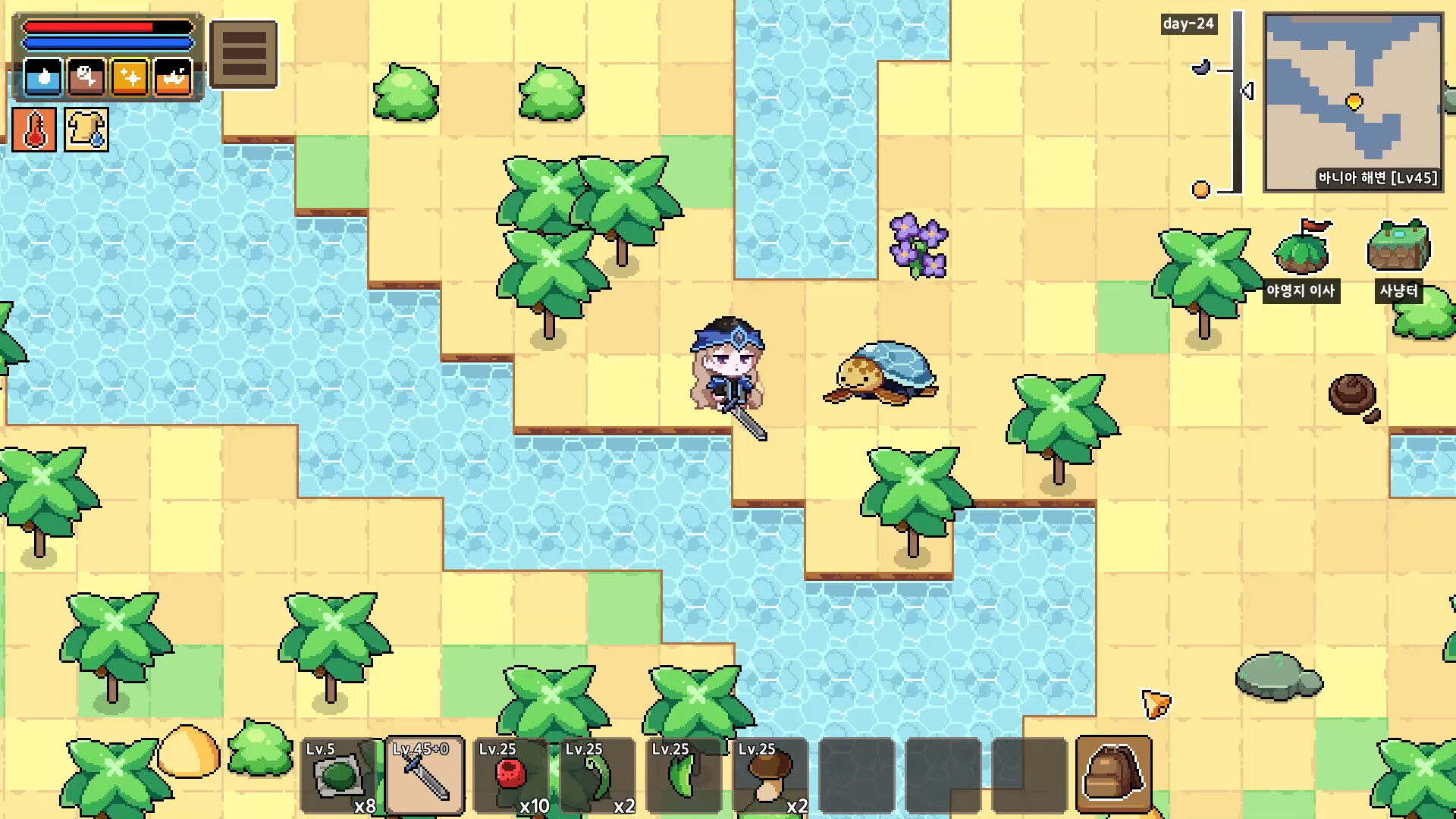Click the blue MP bar
1456x819 pixels.
pos(108,42)
